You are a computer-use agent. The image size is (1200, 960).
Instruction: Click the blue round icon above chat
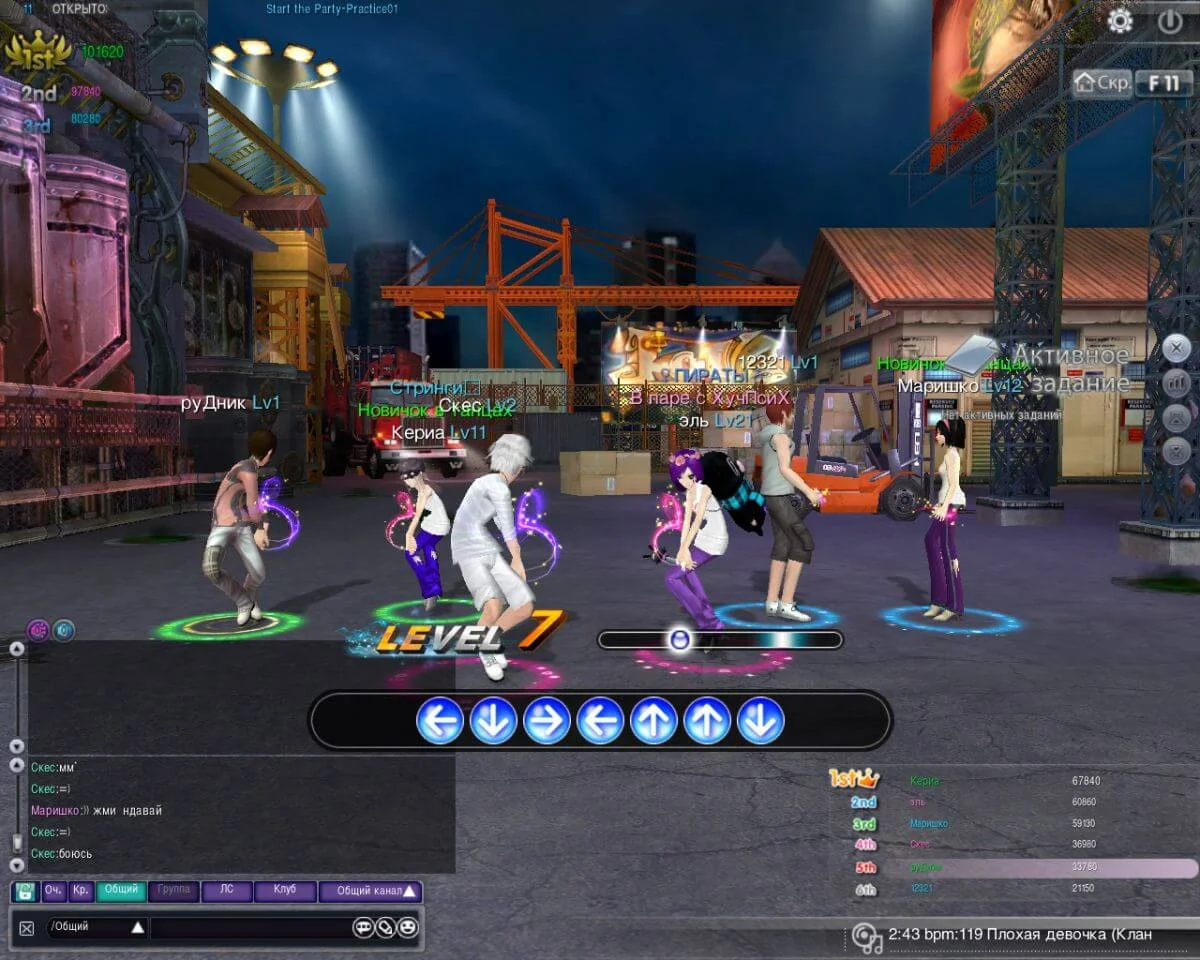[x=64, y=630]
